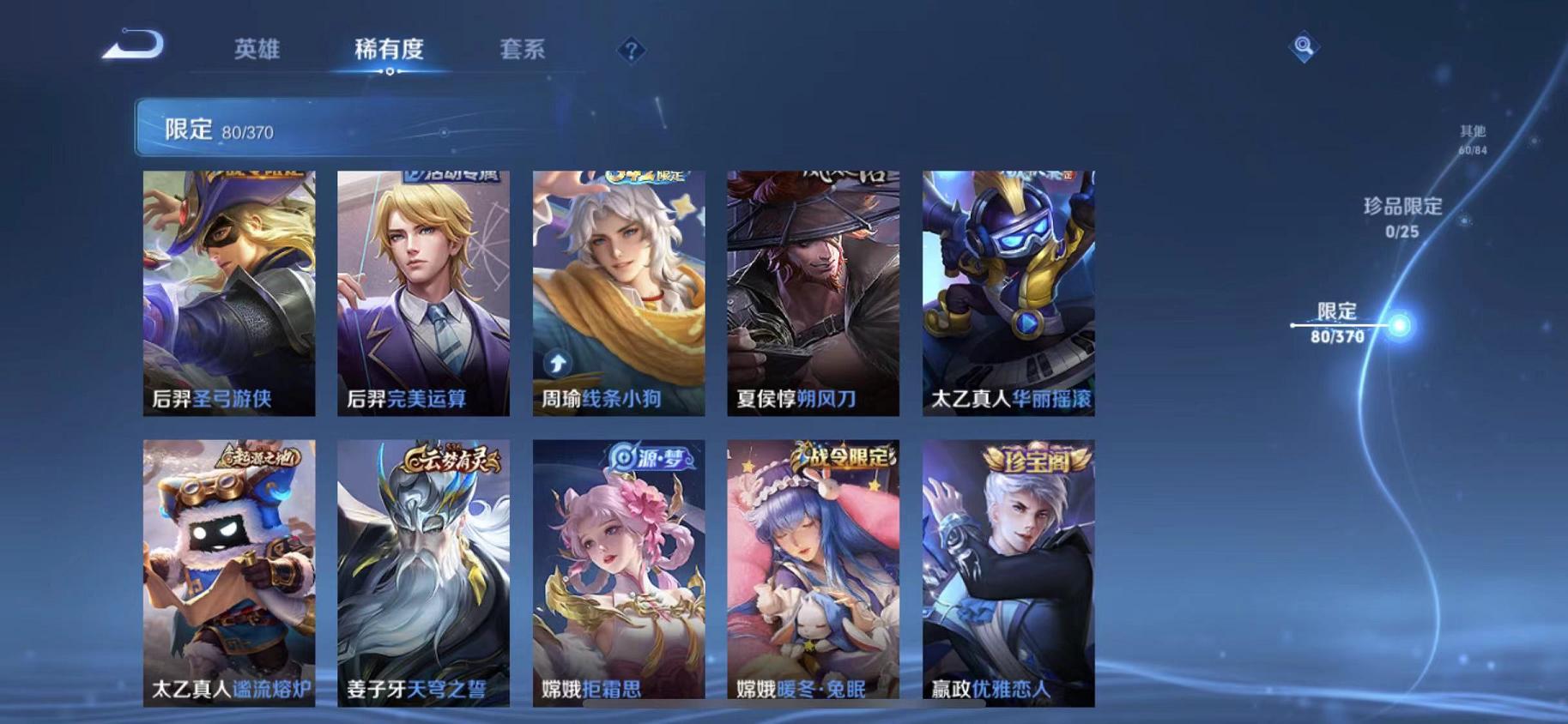
Task: Open help via the question mark icon
Action: (x=631, y=51)
